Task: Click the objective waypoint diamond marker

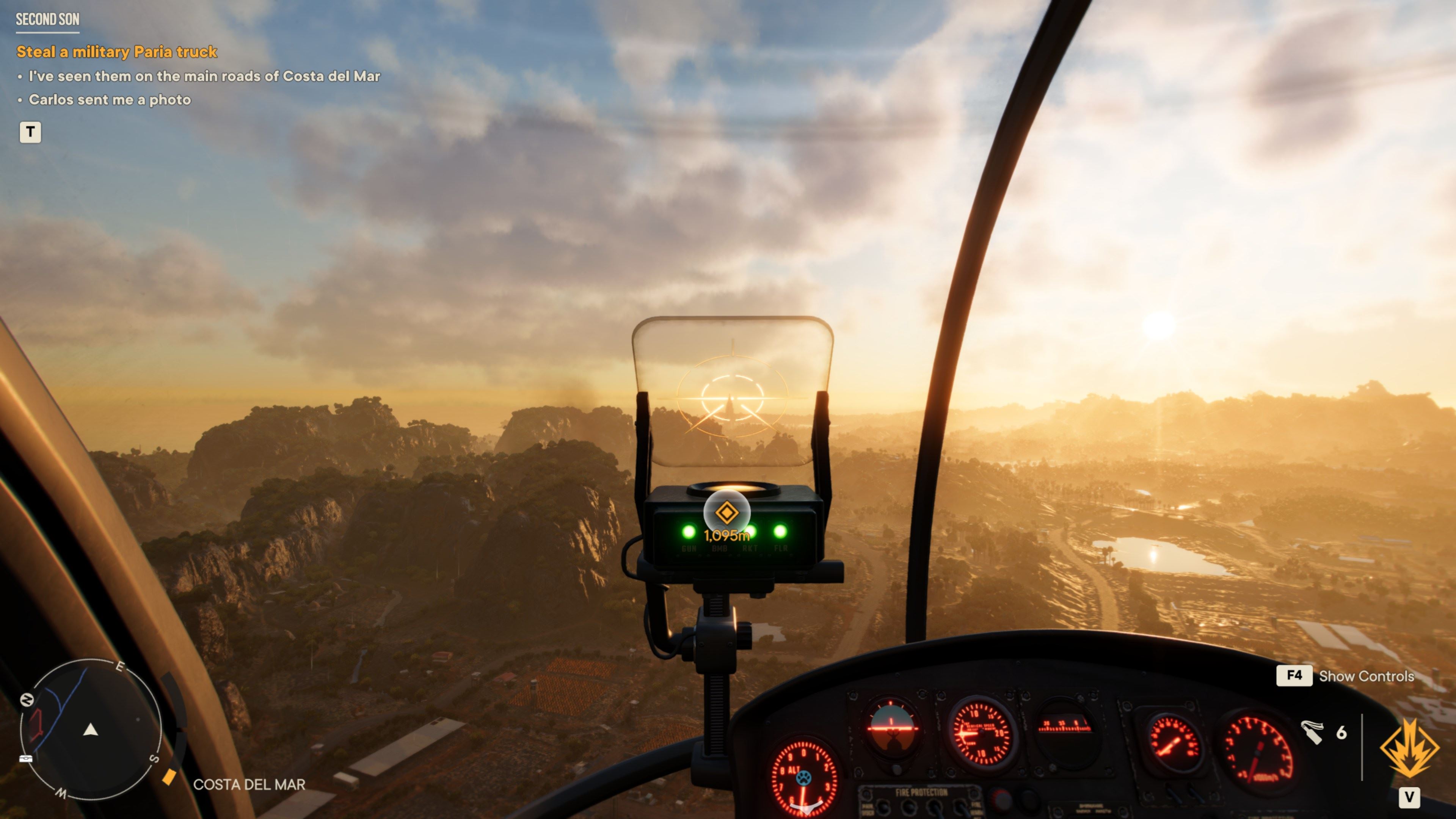Action: pos(726,513)
